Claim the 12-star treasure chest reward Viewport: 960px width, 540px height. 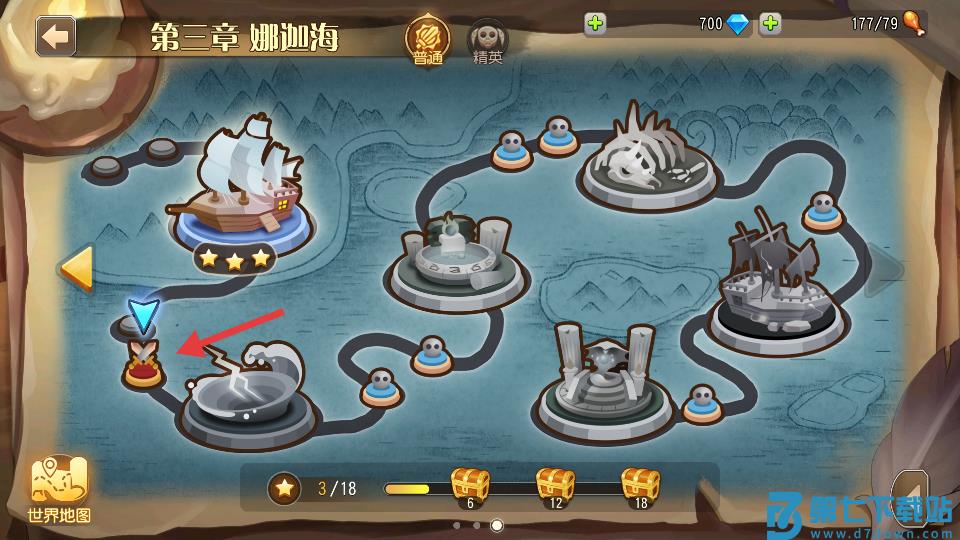[555, 487]
